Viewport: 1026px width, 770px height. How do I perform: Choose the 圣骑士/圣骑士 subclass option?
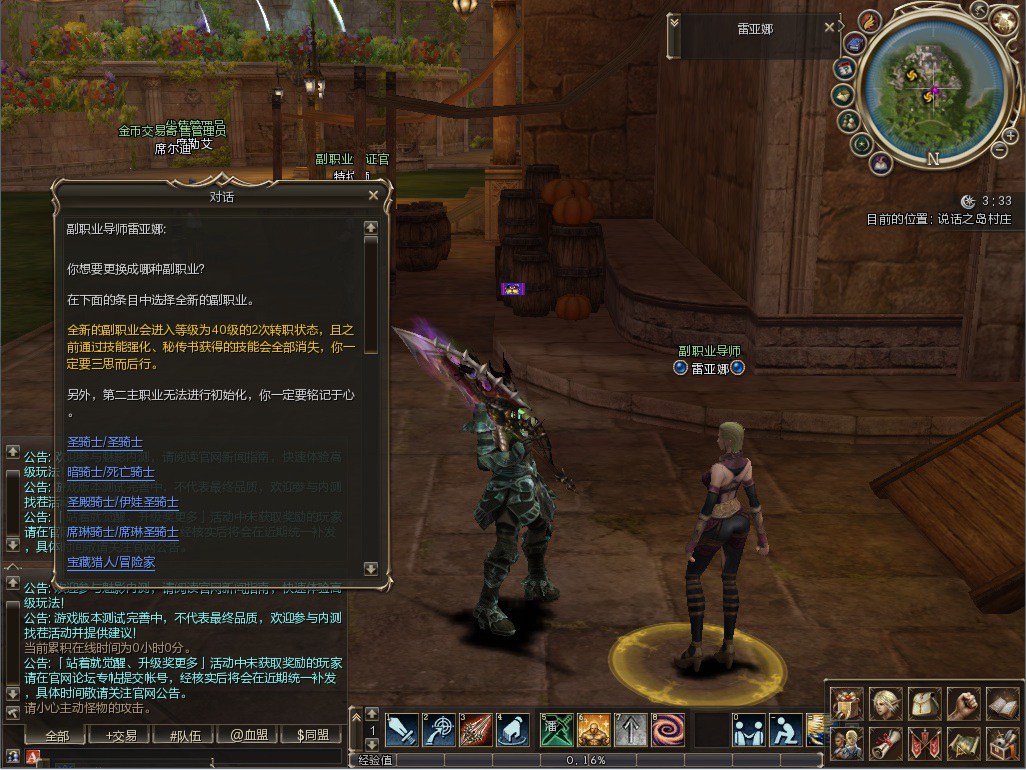(x=105, y=442)
